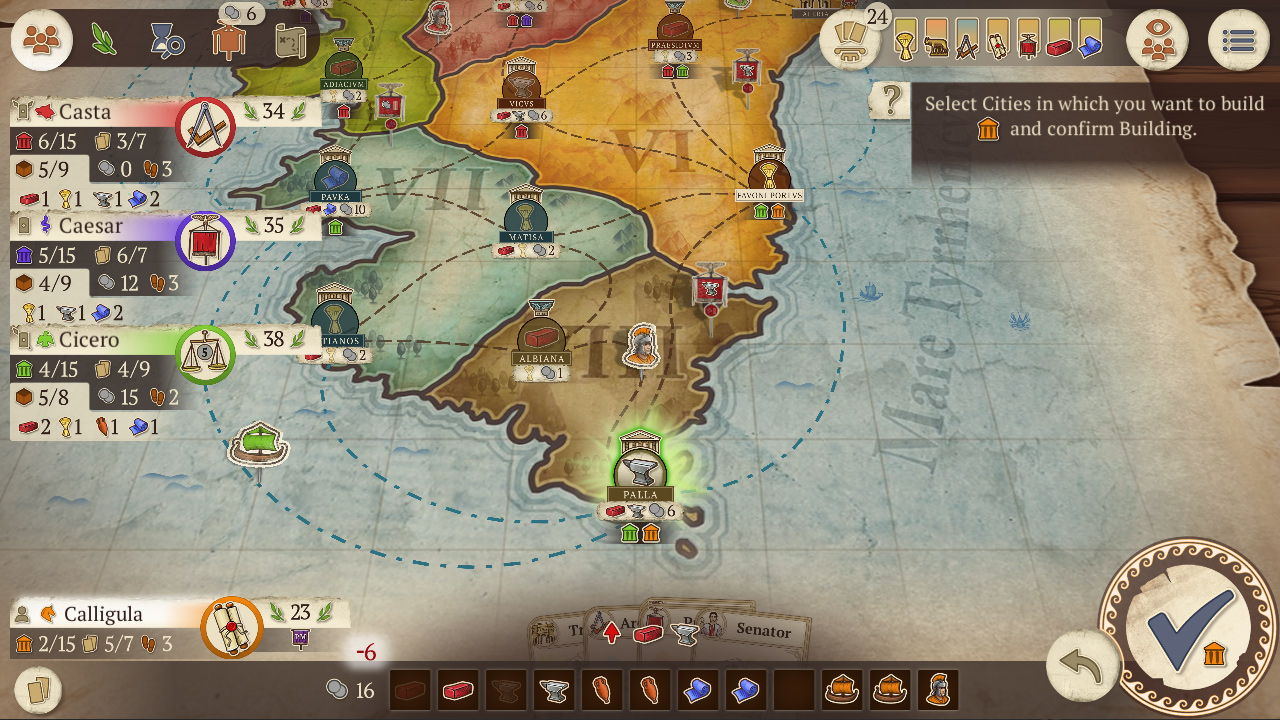Select the Senator card

coord(763,633)
